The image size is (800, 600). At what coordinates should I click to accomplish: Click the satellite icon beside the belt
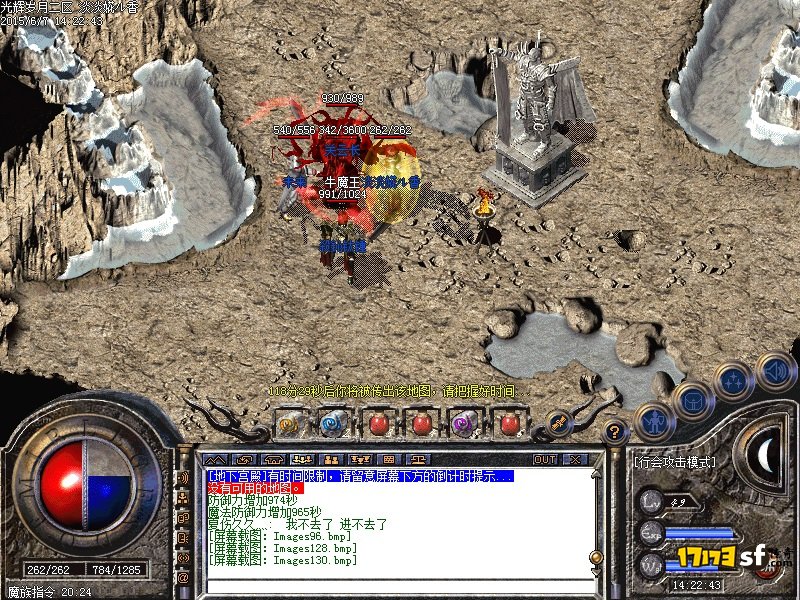(x=558, y=422)
